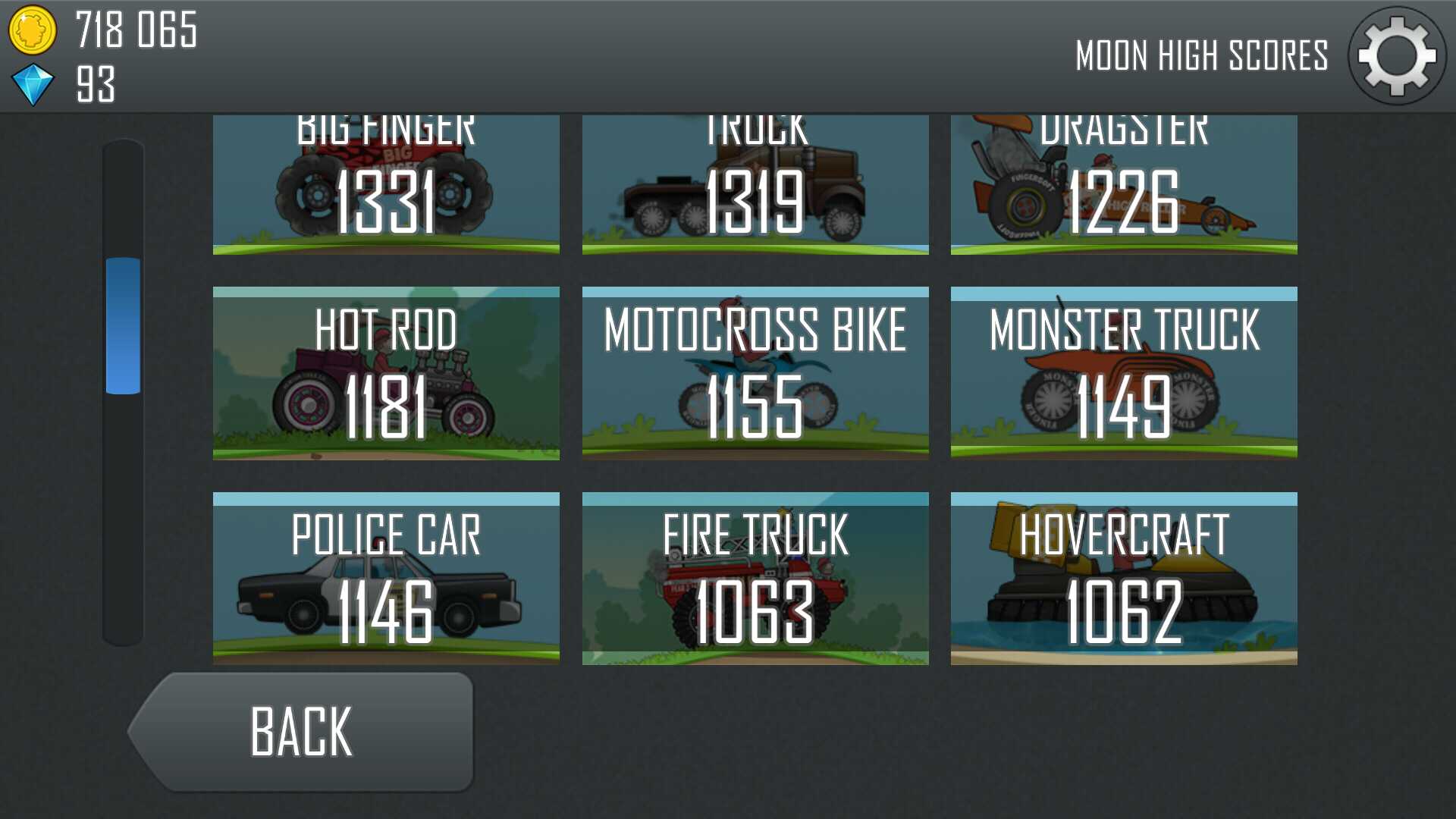The height and width of the screenshot is (819, 1456).
Task: Tap the blue diamond gem icon
Action: coord(33,84)
